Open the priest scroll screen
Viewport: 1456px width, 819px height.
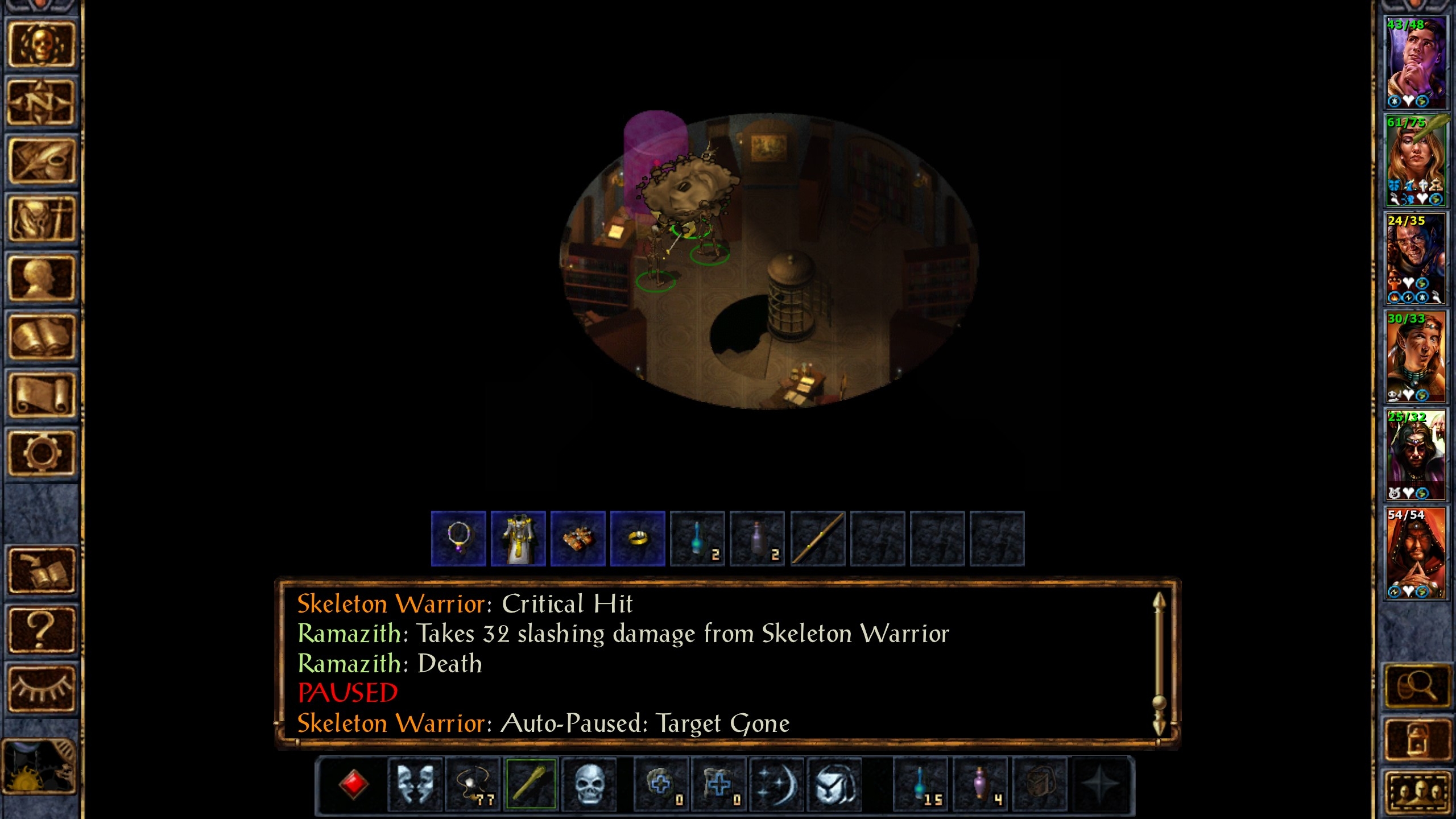click(41, 395)
